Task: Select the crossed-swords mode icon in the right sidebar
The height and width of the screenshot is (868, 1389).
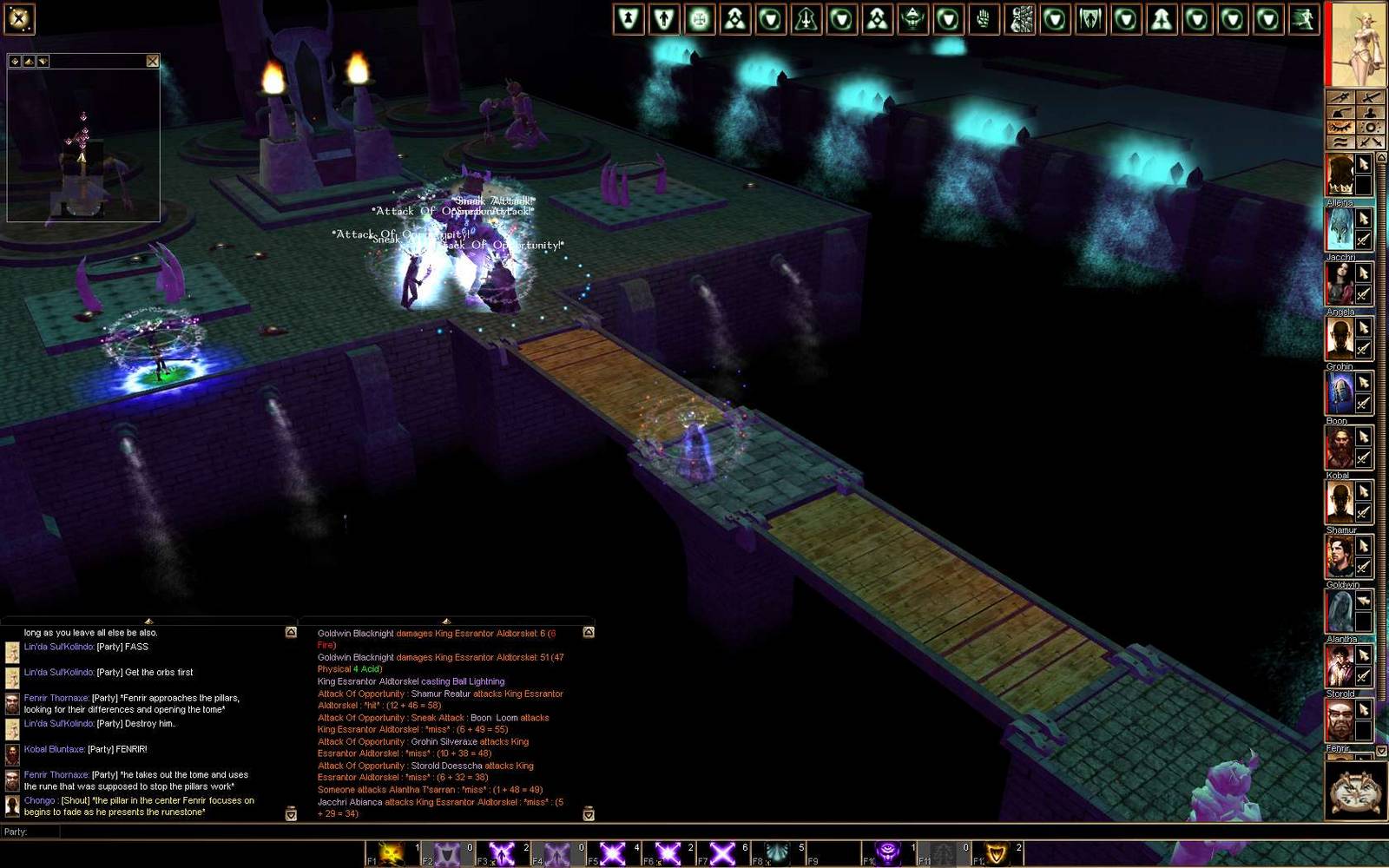Action: 1371,141
